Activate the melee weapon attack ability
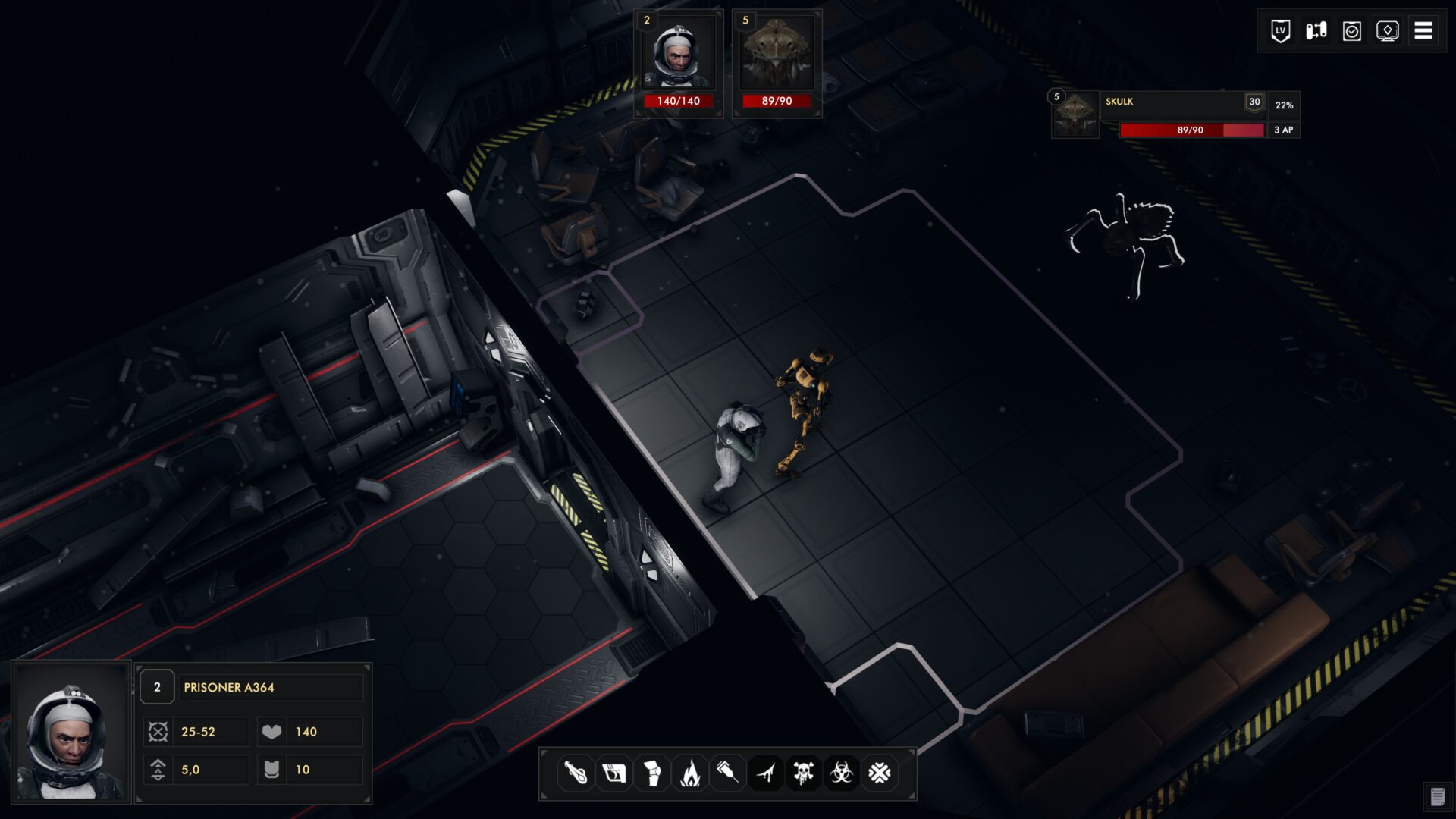Image resolution: width=1456 pixels, height=819 pixels. click(x=576, y=773)
